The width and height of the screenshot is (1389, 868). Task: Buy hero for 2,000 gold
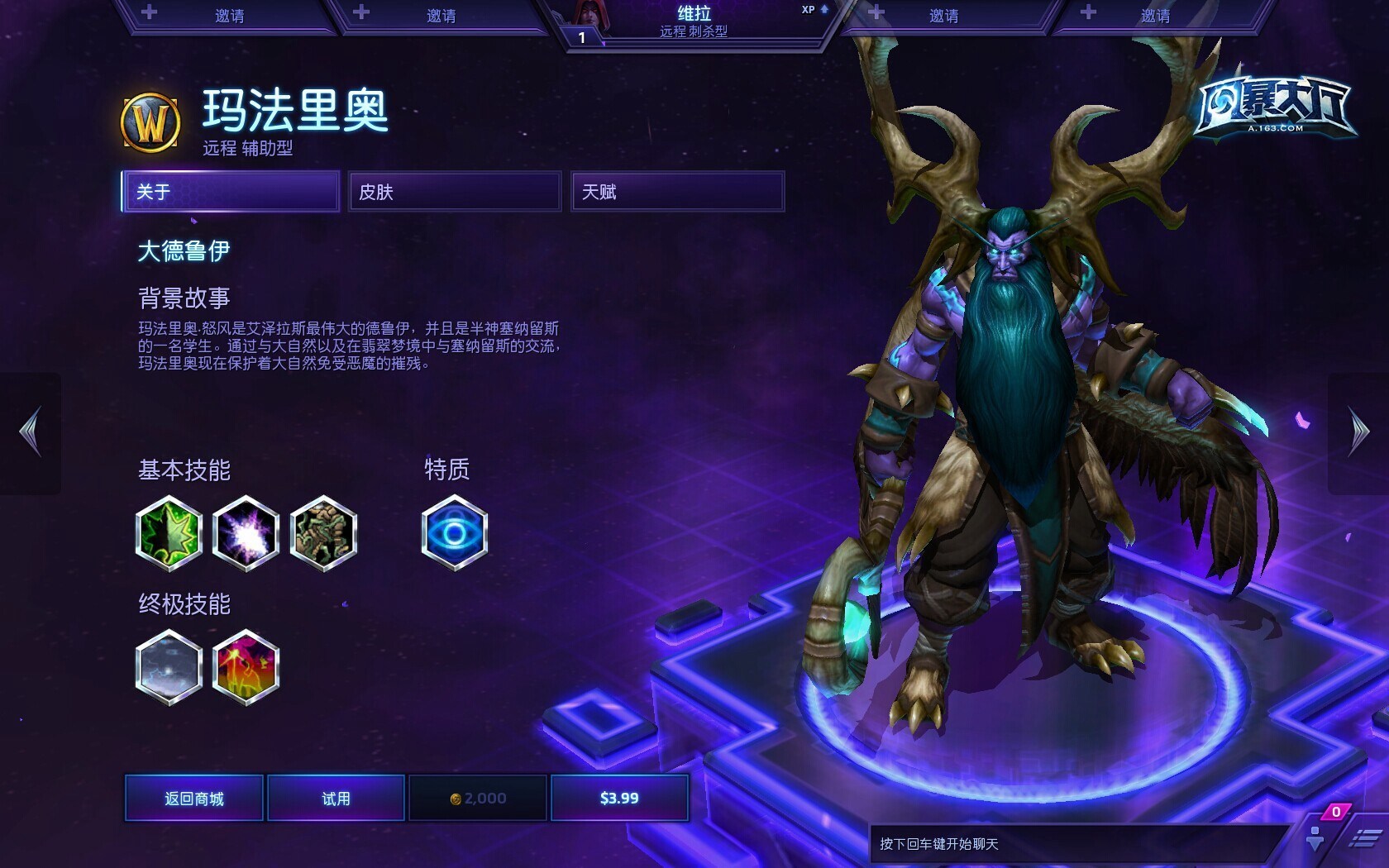478,798
